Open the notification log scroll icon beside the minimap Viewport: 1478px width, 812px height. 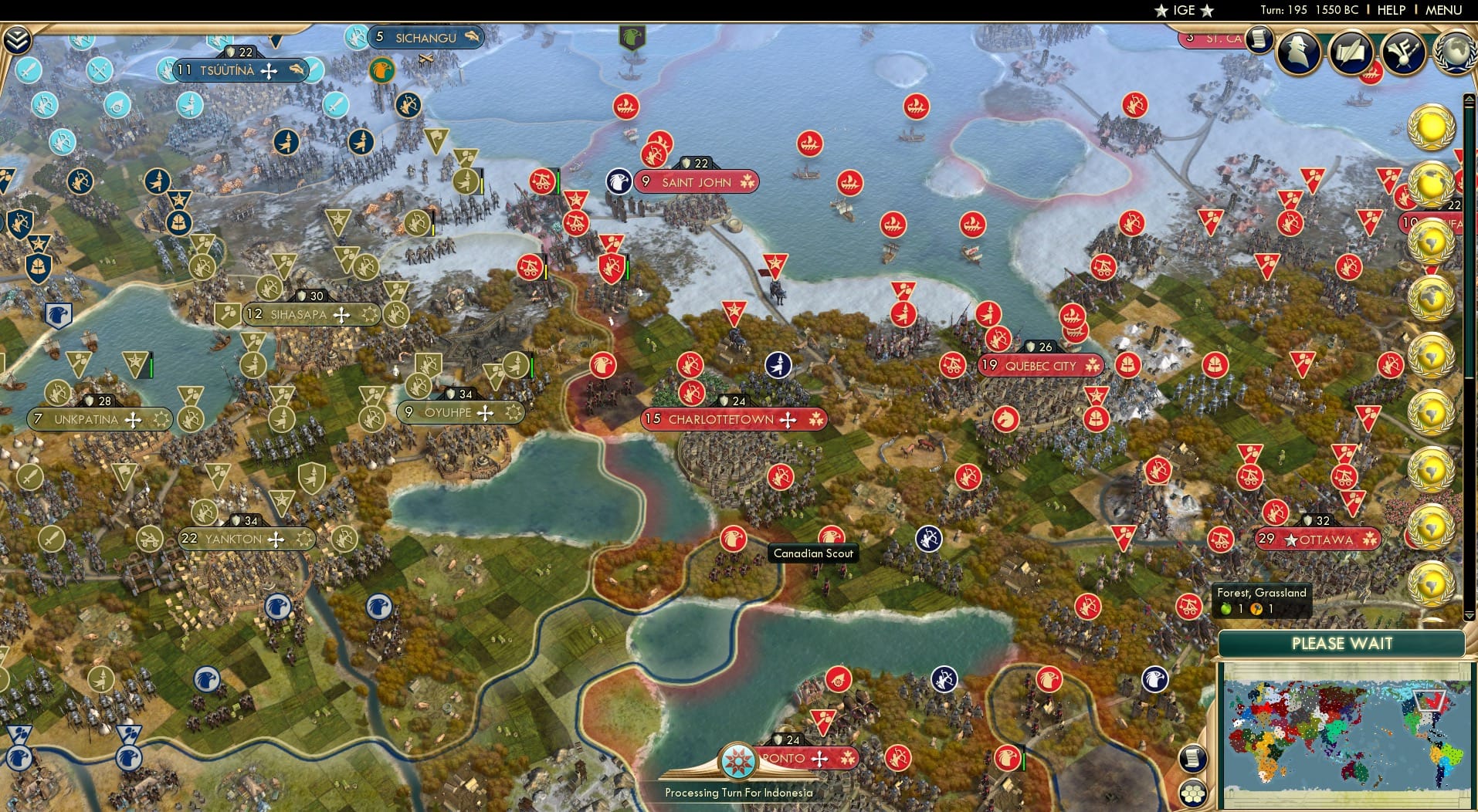point(1193,758)
